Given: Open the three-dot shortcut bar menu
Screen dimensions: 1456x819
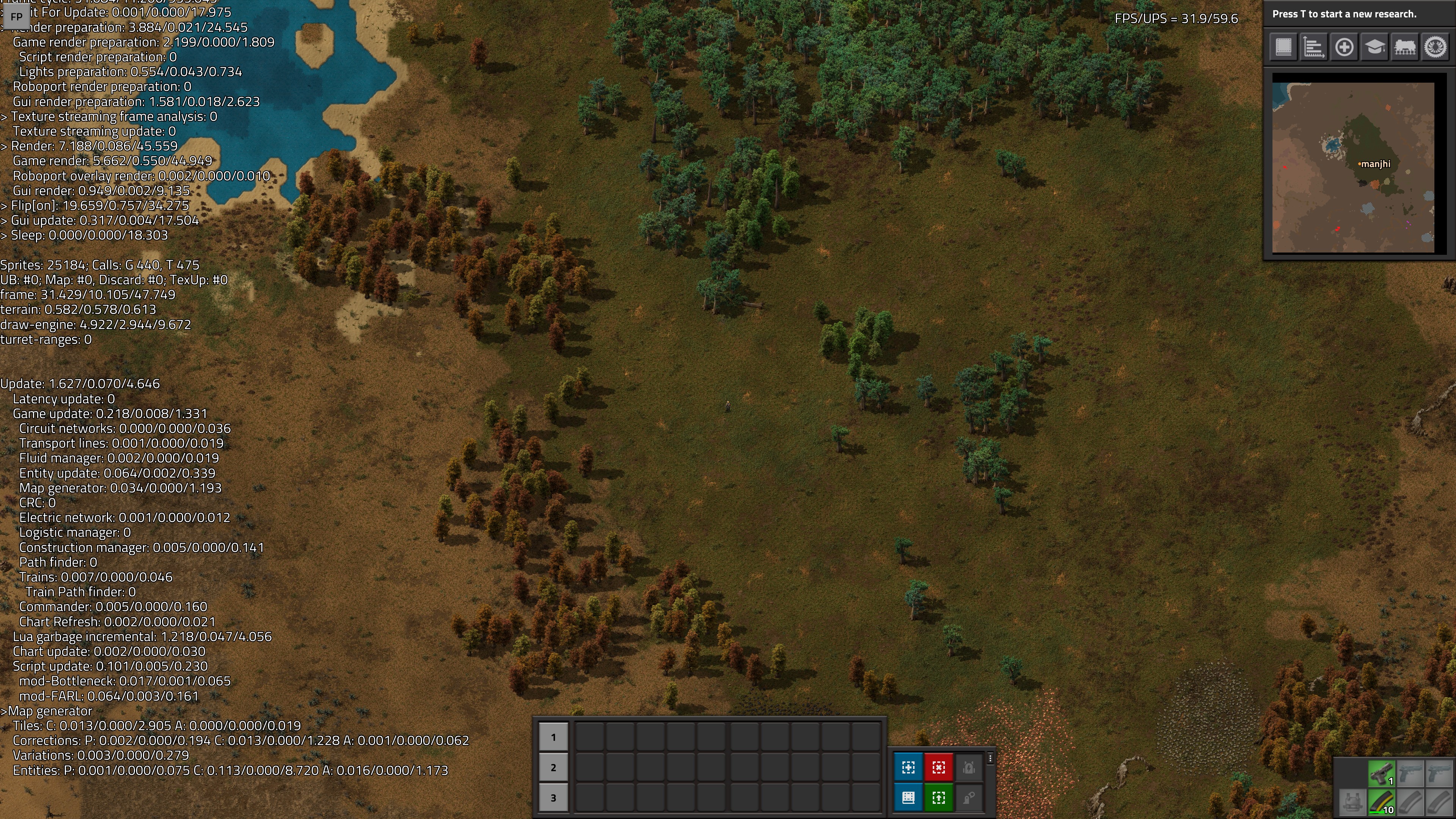Looking at the screenshot, I should 990,758.
